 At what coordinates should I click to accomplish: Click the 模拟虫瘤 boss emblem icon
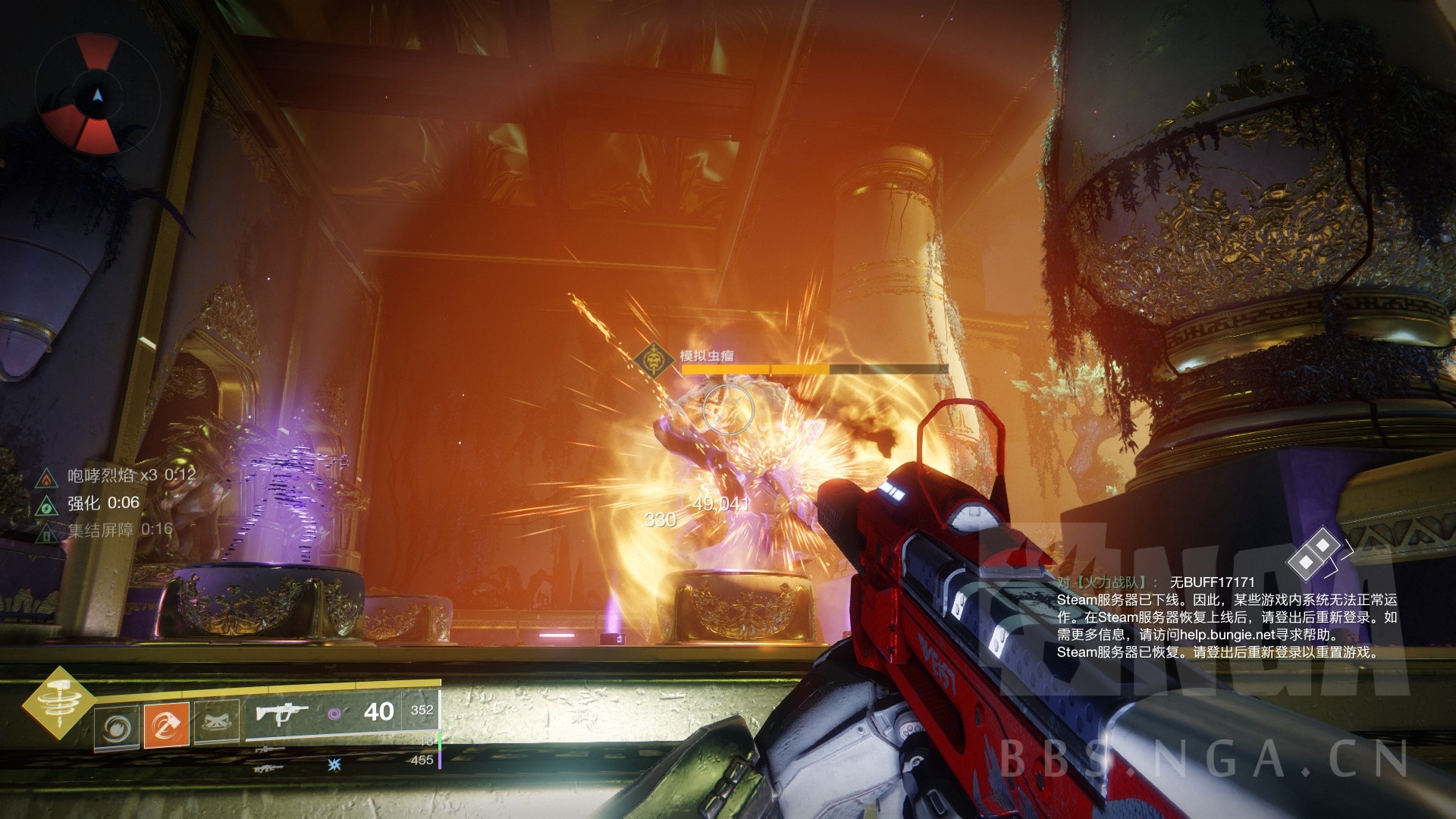tap(654, 363)
